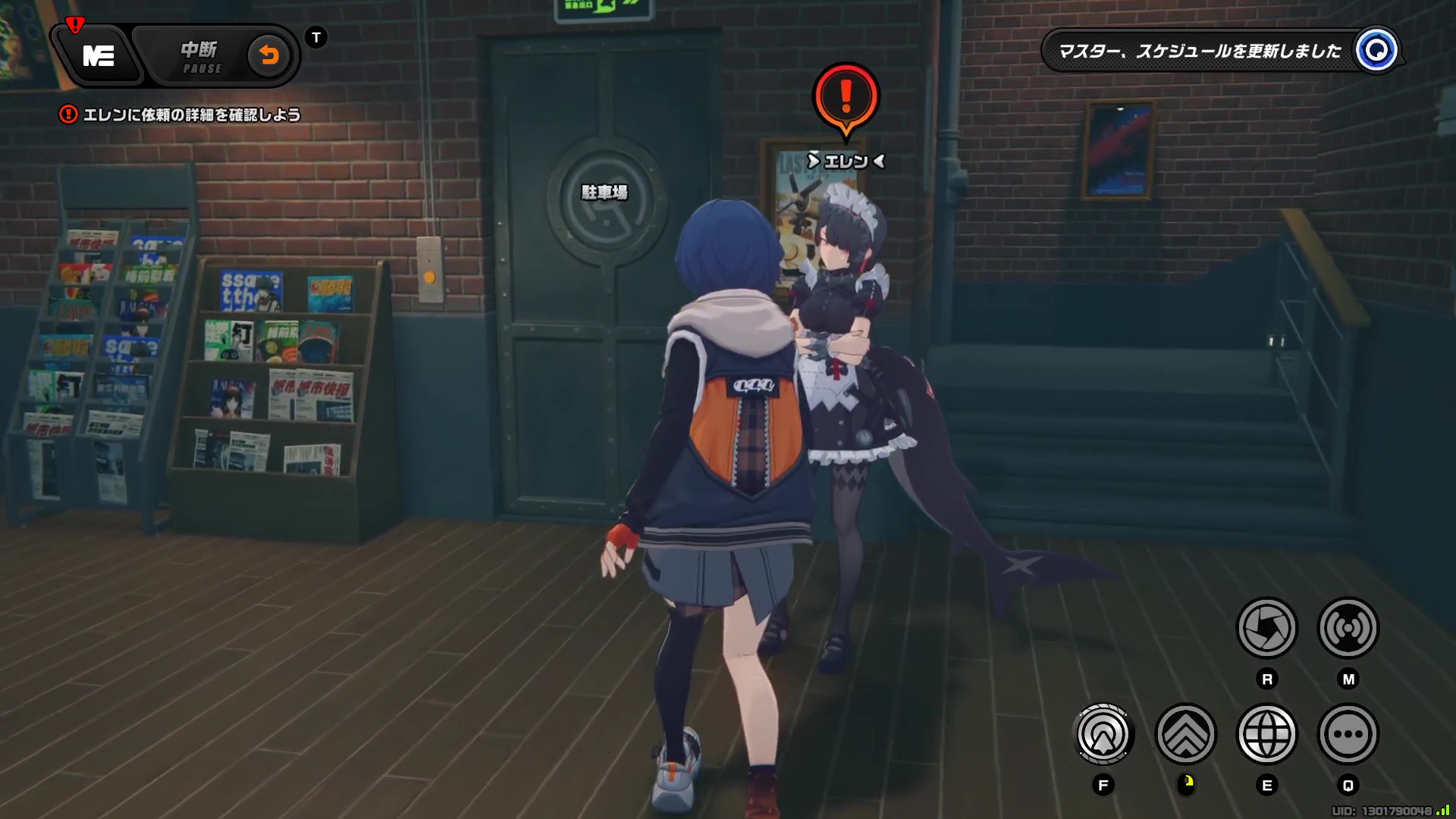
Task: Click the chevron icon with yellow notification dot
Action: coord(1186,734)
